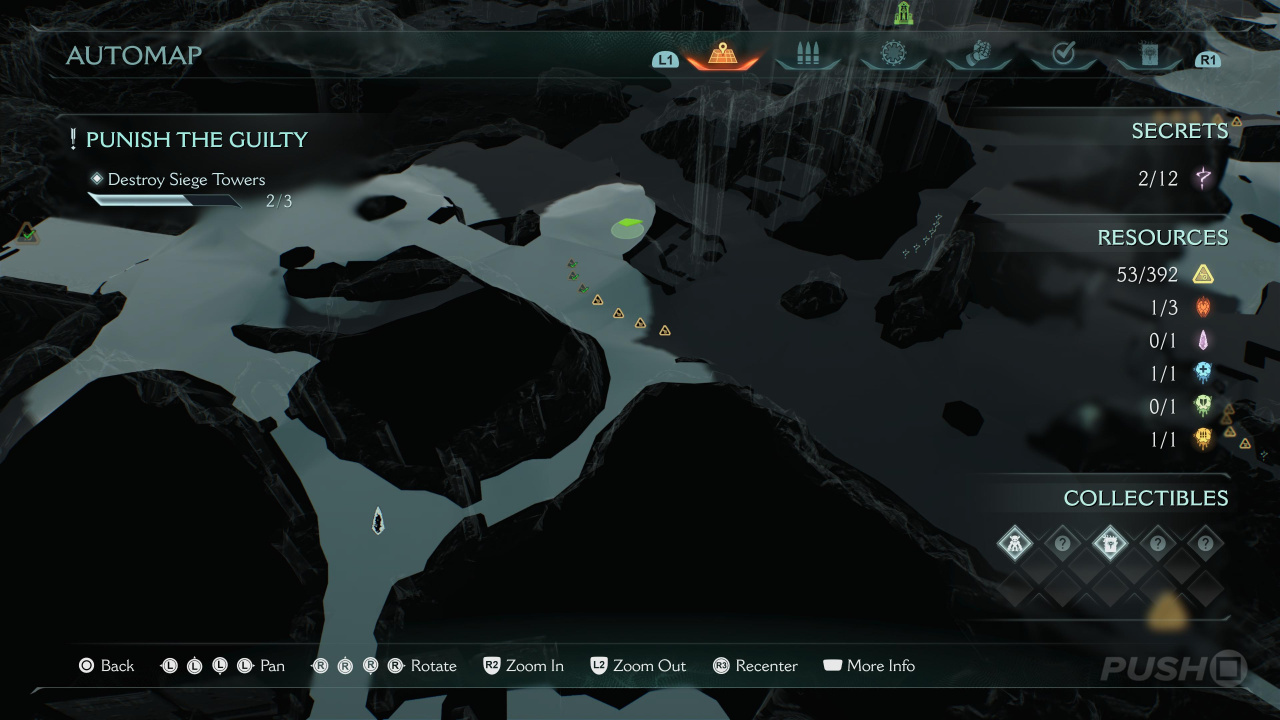1280x720 pixels.
Task: Select the Punish the Guilty objective
Action: (196, 140)
